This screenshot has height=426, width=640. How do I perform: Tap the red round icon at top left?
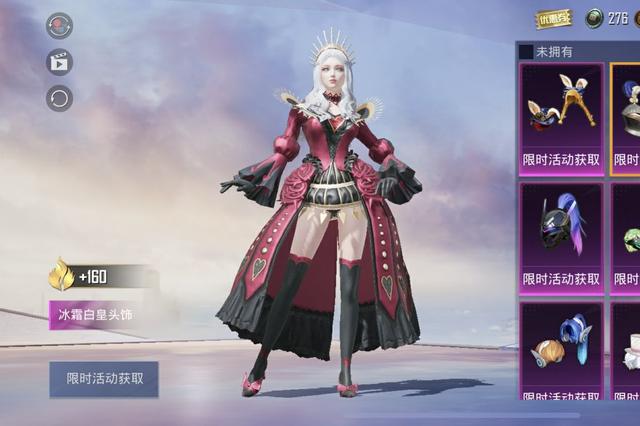[59, 26]
